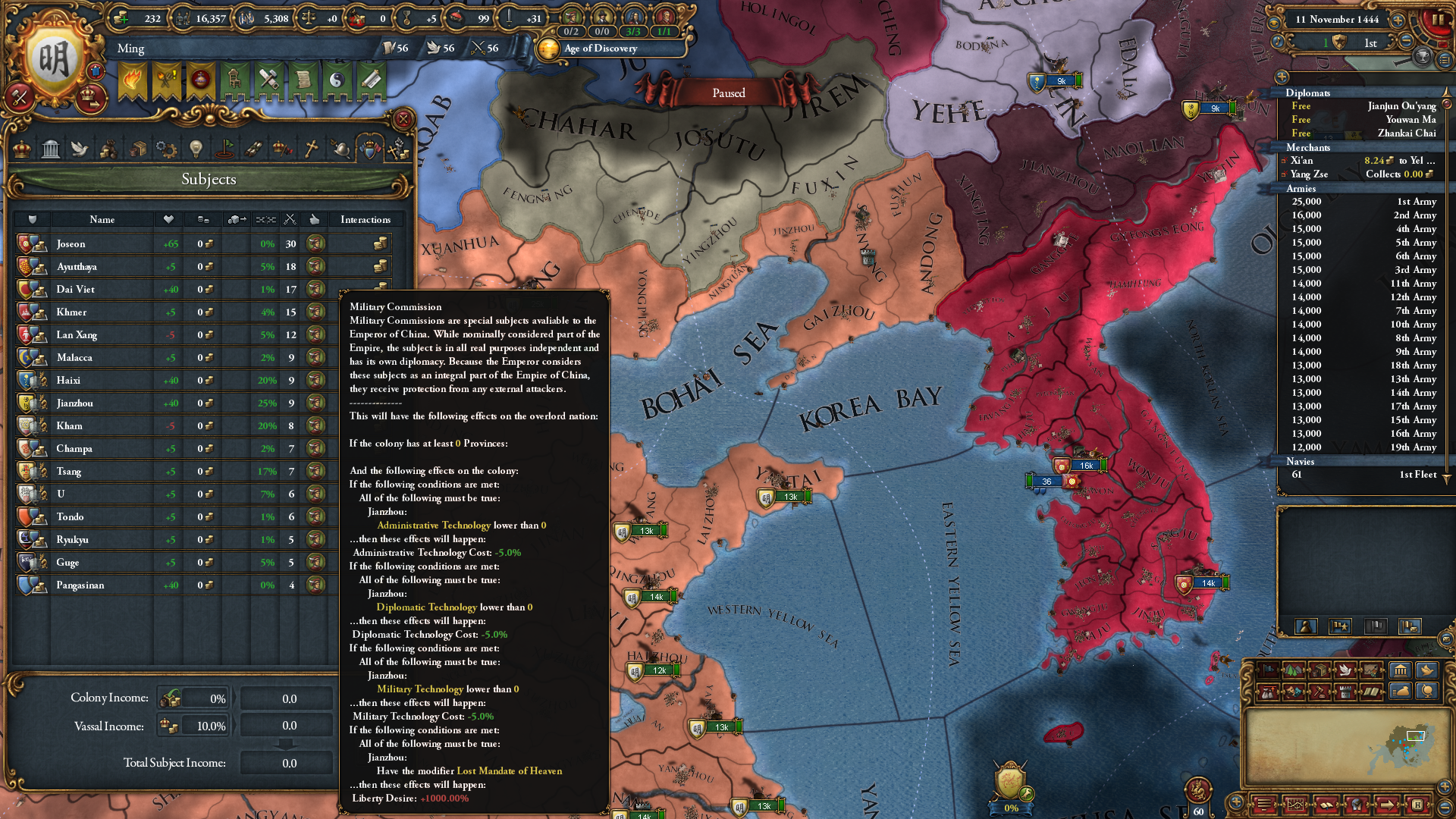The width and height of the screenshot is (1456, 819).
Task: Open the Age of Discovery screen
Action: point(599,49)
